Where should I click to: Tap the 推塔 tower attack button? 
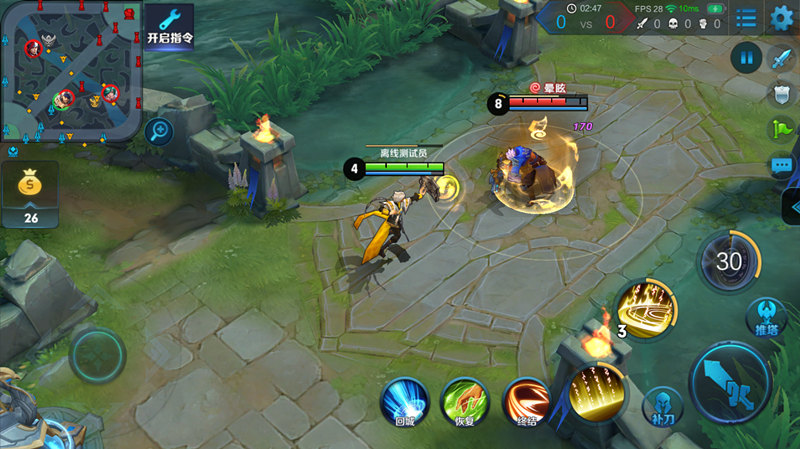(x=765, y=316)
